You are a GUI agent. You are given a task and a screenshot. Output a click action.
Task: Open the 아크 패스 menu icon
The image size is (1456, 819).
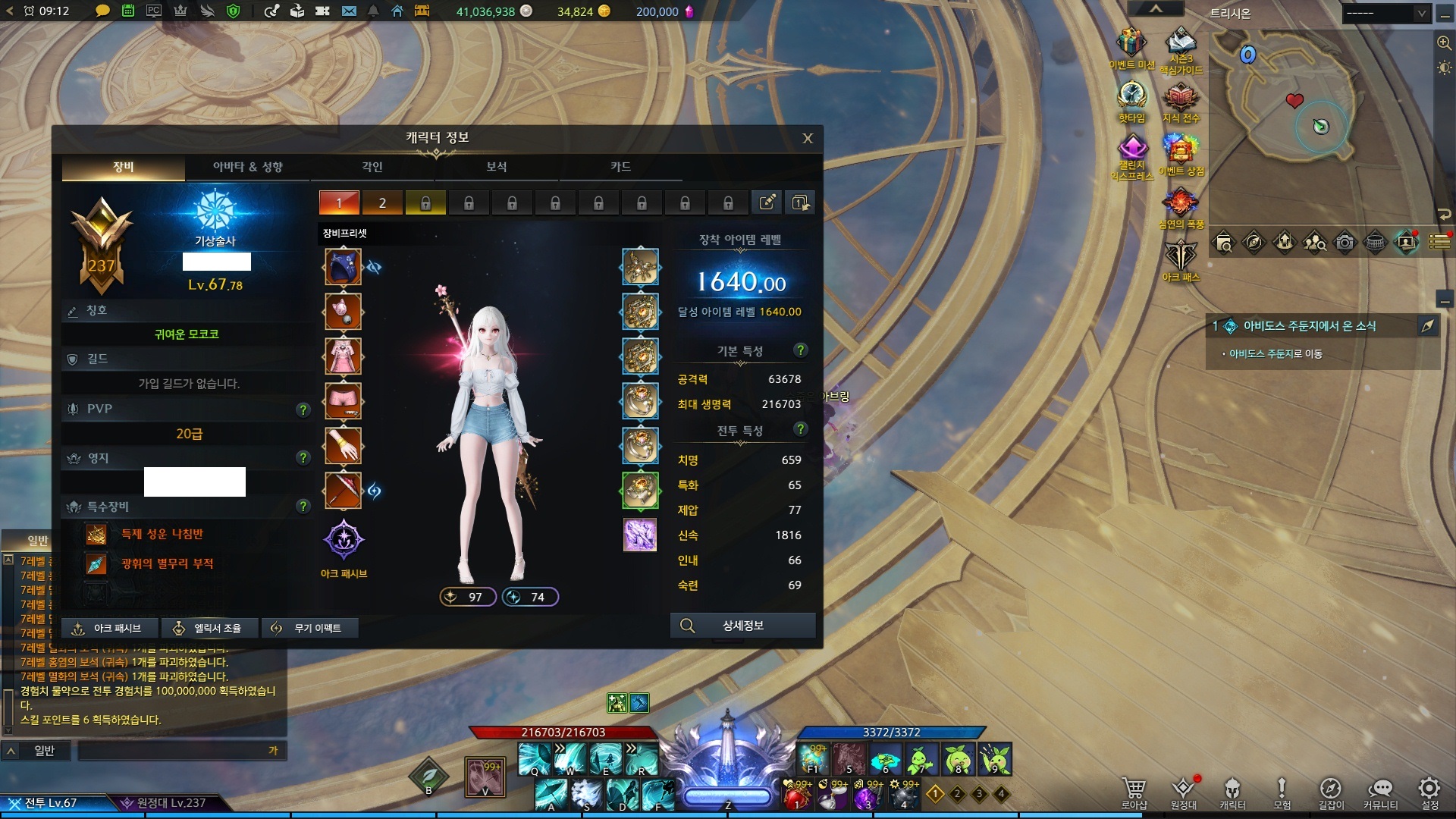pos(1181,259)
